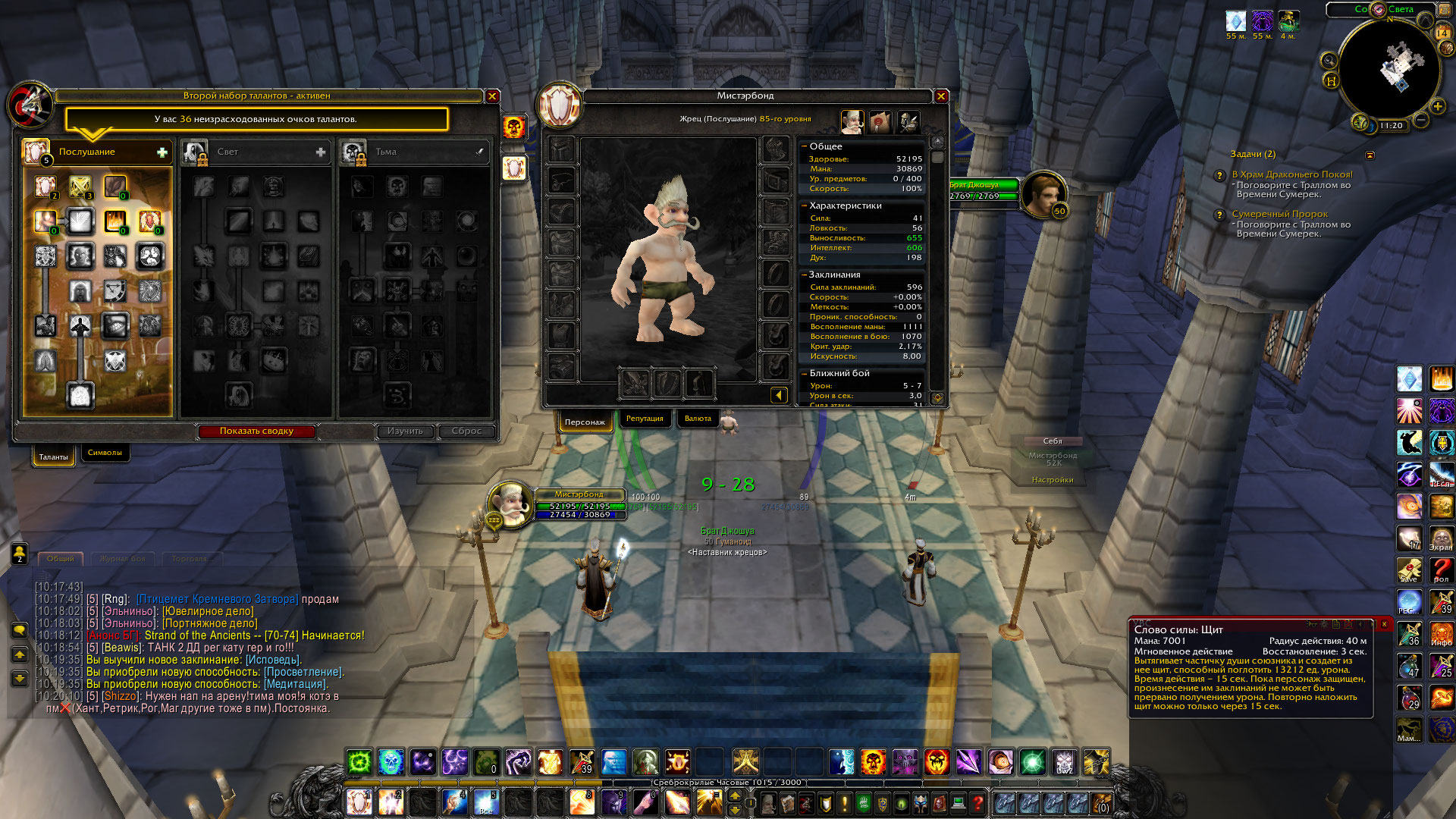Click the "Изучить" learn talents button
1456x819 pixels.
pyautogui.click(x=405, y=431)
